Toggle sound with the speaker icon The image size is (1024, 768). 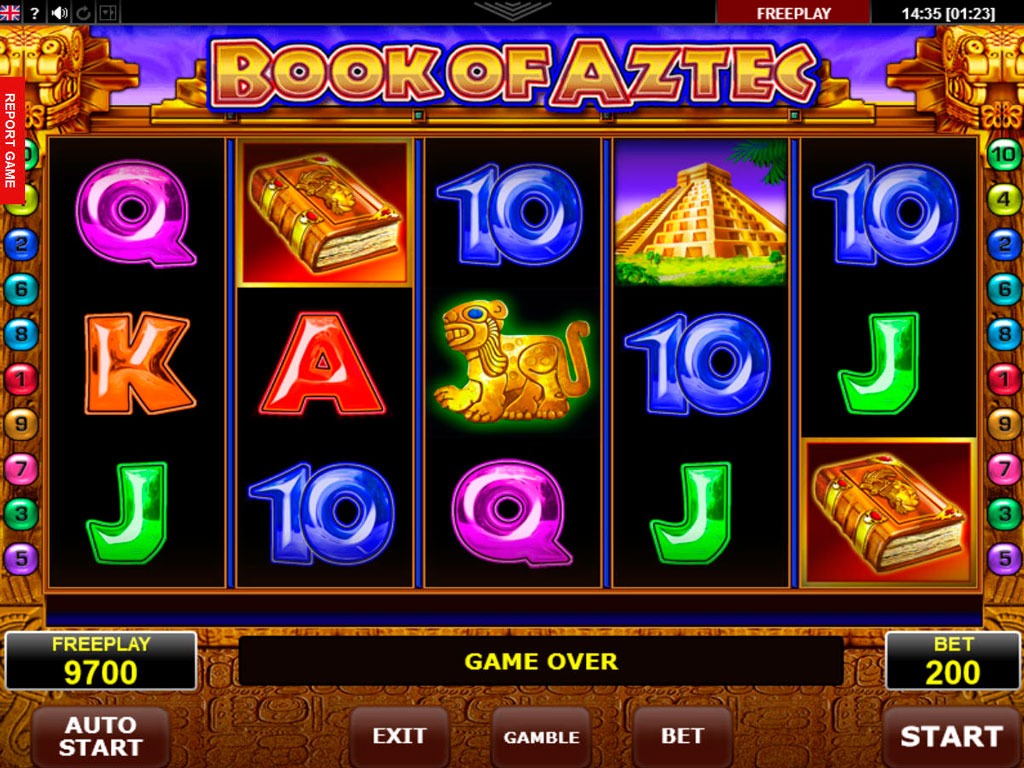pyautogui.click(x=59, y=13)
